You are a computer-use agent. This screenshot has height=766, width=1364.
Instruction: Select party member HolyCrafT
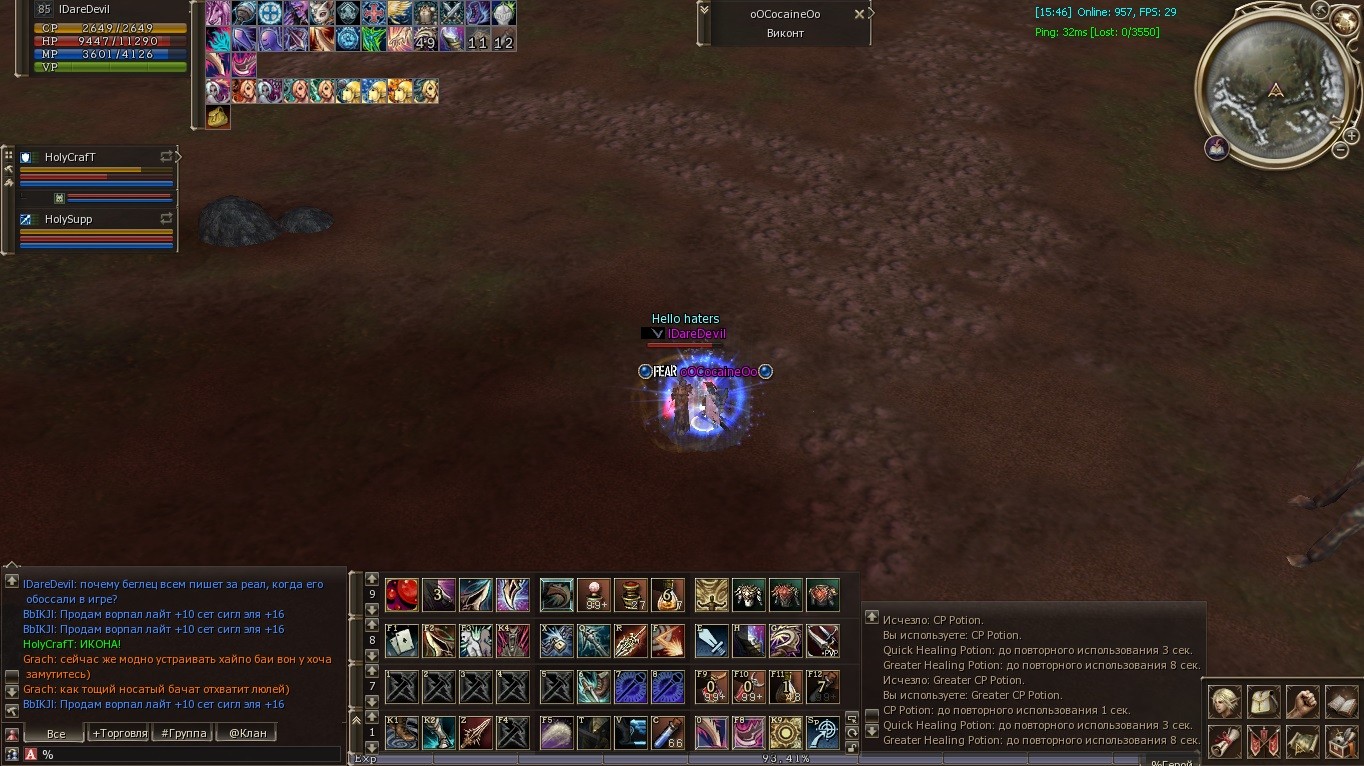[x=70, y=157]
